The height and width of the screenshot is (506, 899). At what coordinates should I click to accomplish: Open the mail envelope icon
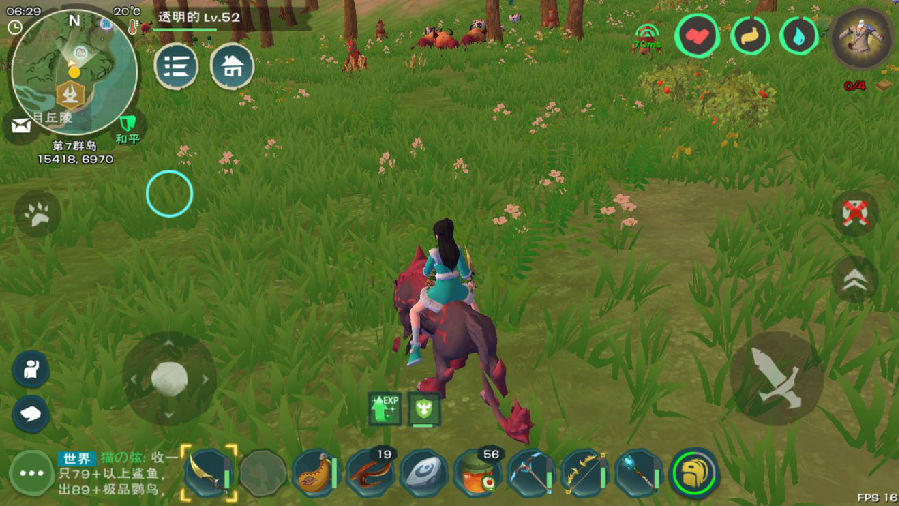pyautogui.click(x=20, y=124)
